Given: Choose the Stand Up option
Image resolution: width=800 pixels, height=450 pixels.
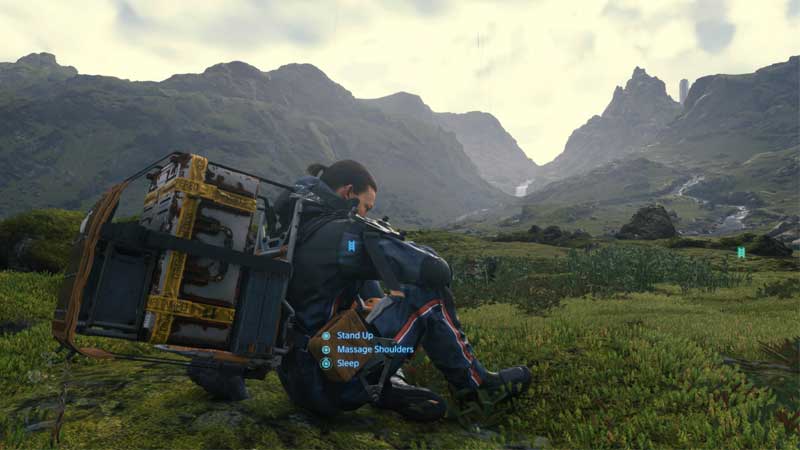Looking at the screenshot, I should (354, 335).
